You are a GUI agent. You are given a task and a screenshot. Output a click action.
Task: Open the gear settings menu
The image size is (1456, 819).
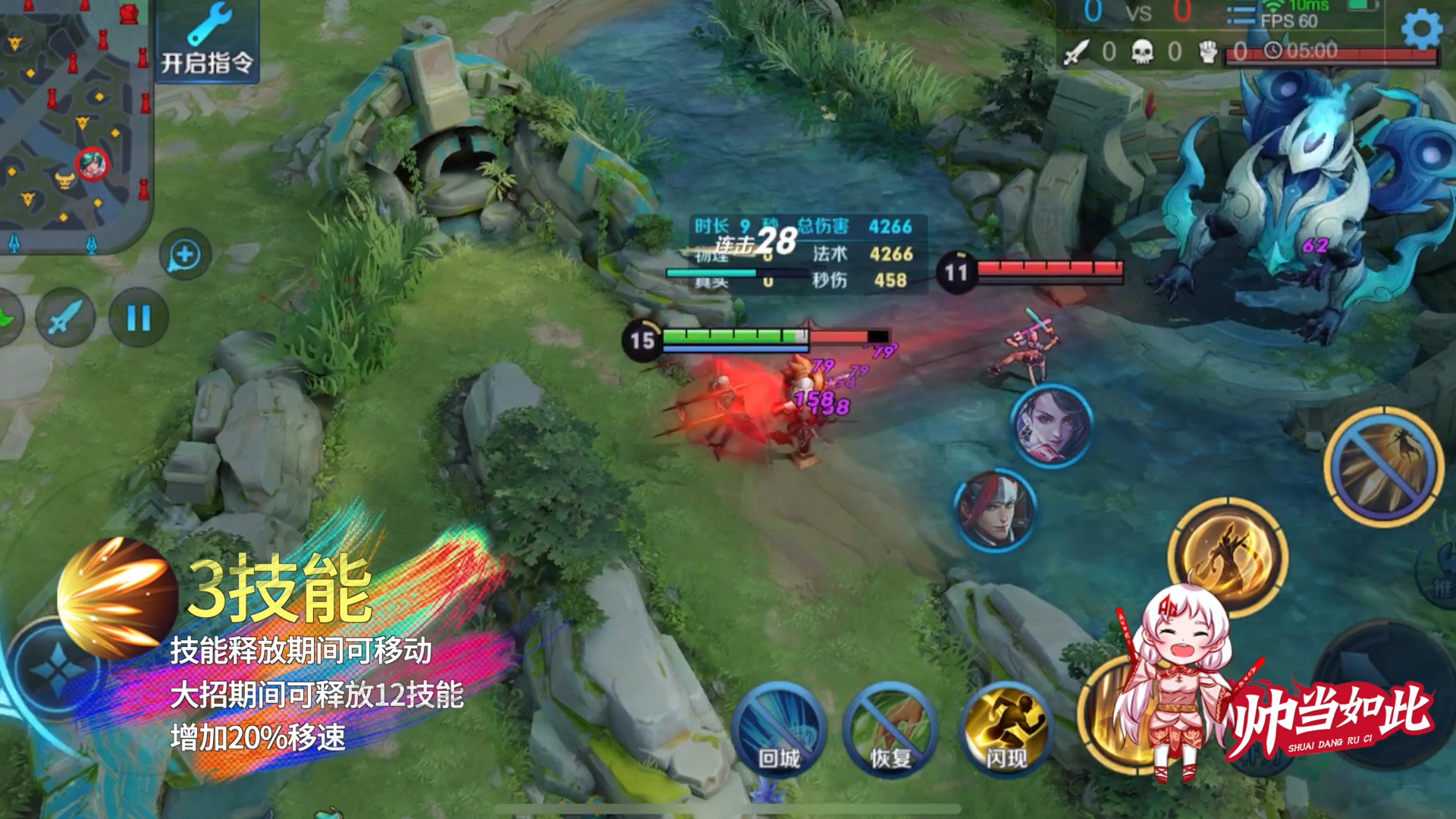1421,29
